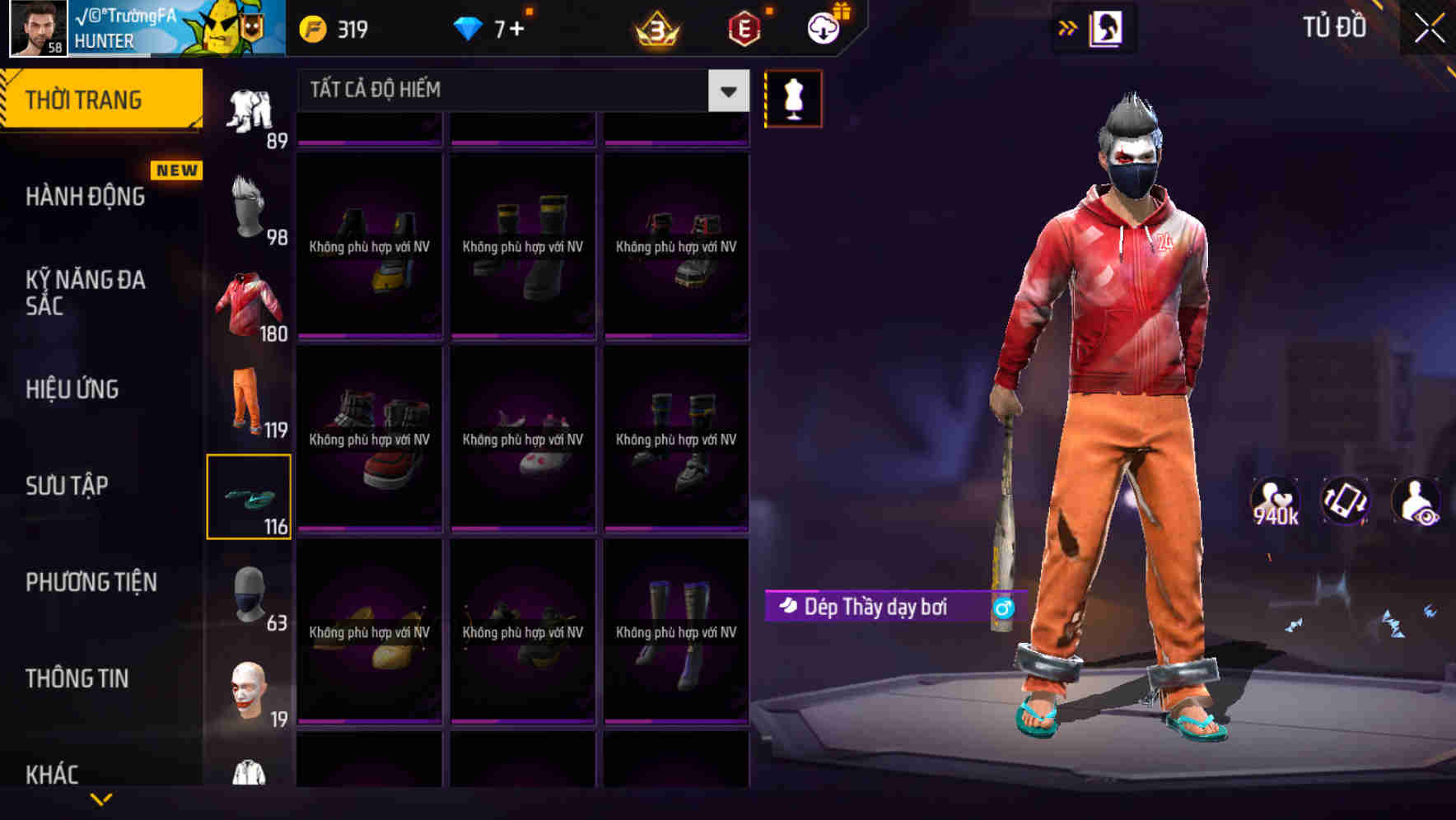Select the clown face item thumbnail
This screenshot has width=1456, height=820.
coord(250,692)
